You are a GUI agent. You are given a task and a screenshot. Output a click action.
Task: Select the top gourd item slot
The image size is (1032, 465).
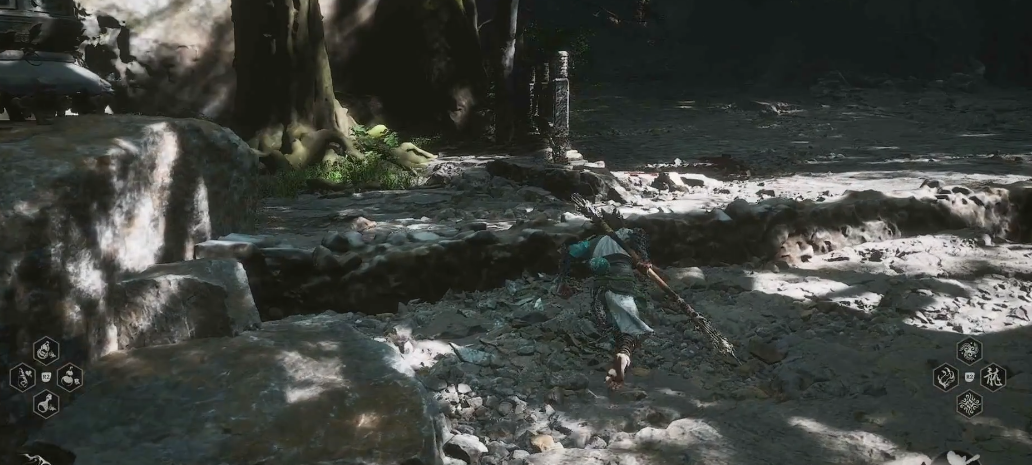tap(45, 351)
